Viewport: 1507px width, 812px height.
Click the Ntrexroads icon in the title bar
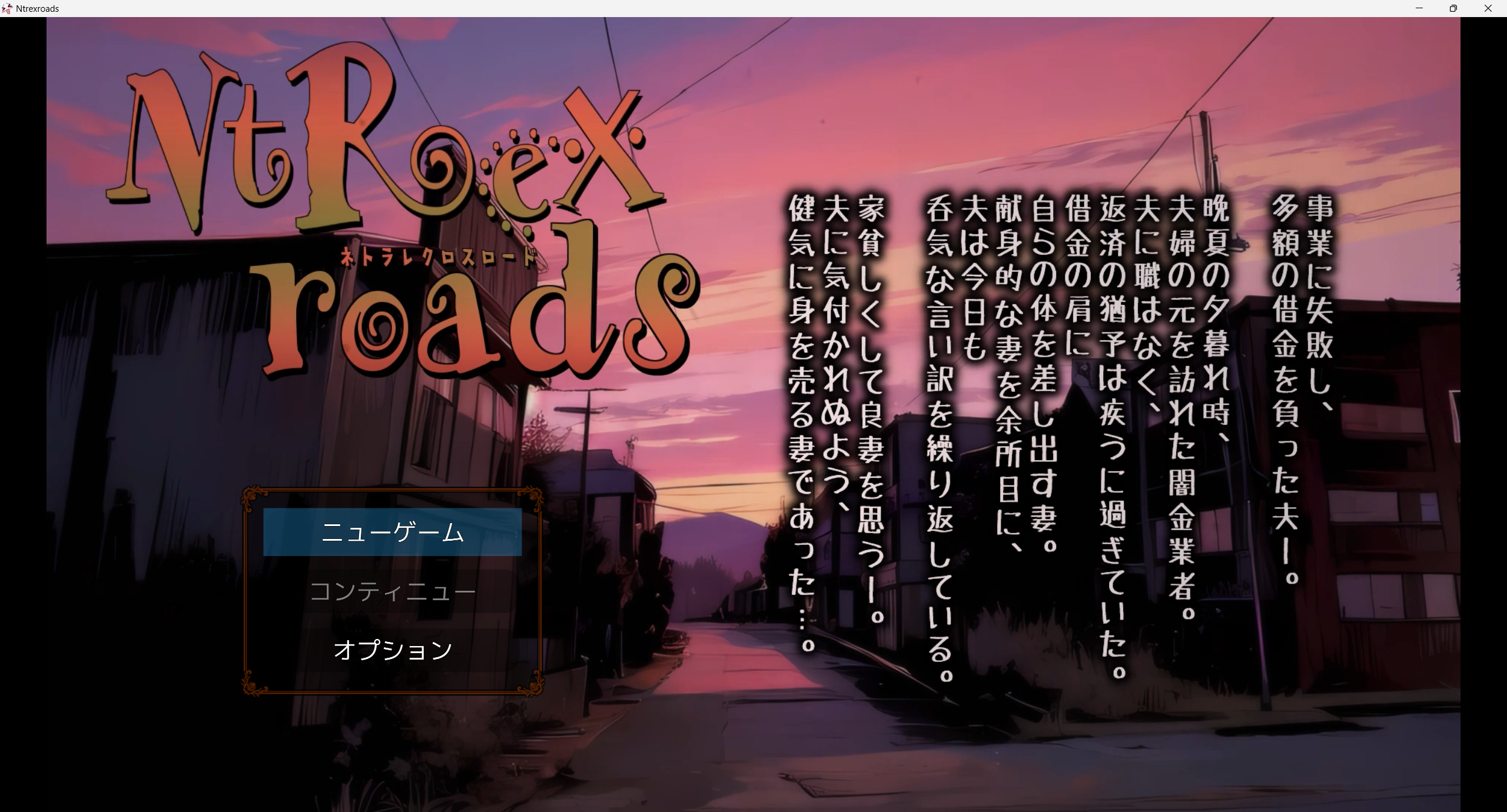tap(8, 8)
